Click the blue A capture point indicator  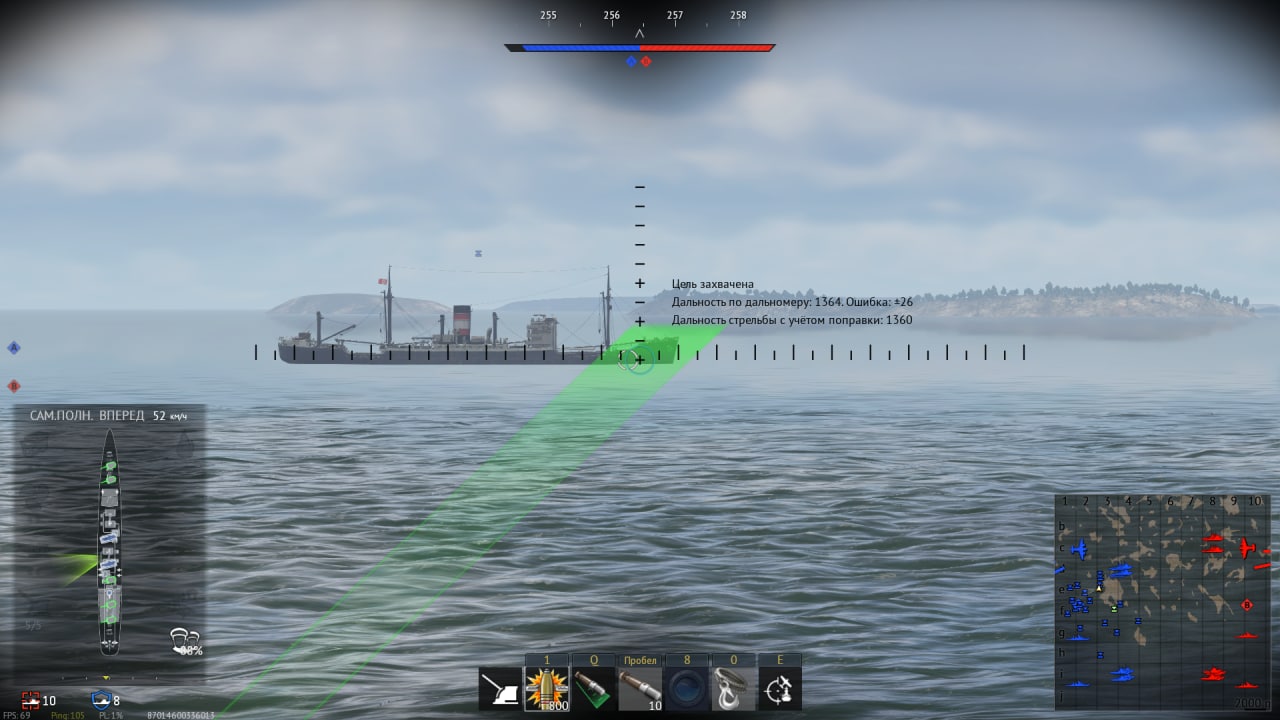tap(14, 347)
